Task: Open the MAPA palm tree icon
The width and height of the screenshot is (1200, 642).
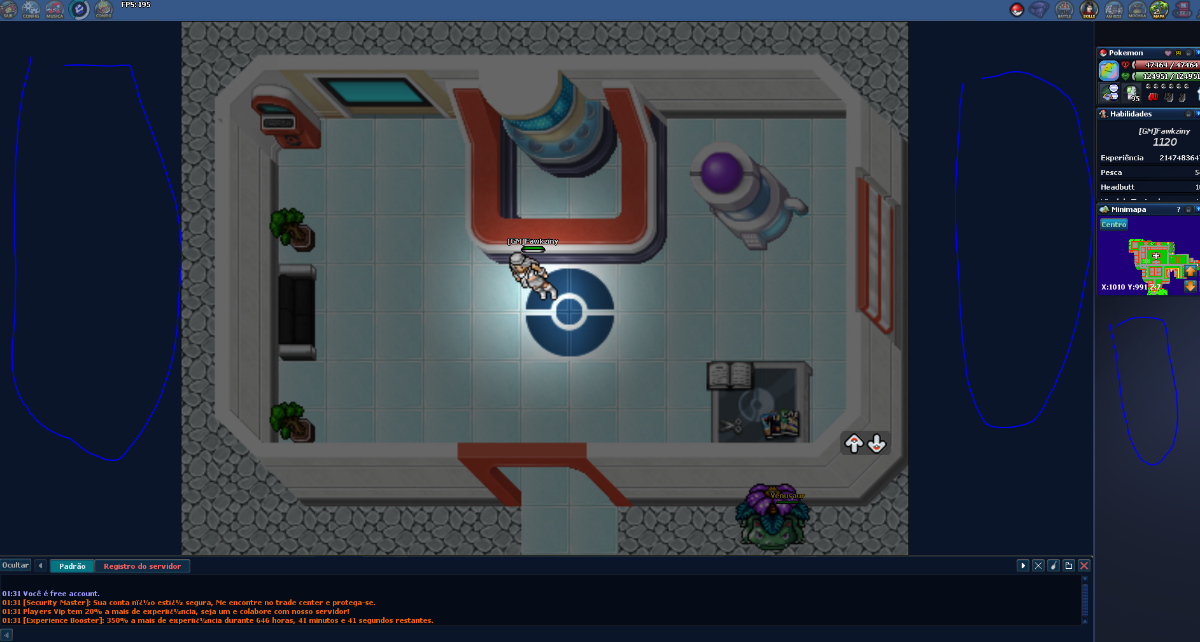Action: click(x=1159, y=10)
